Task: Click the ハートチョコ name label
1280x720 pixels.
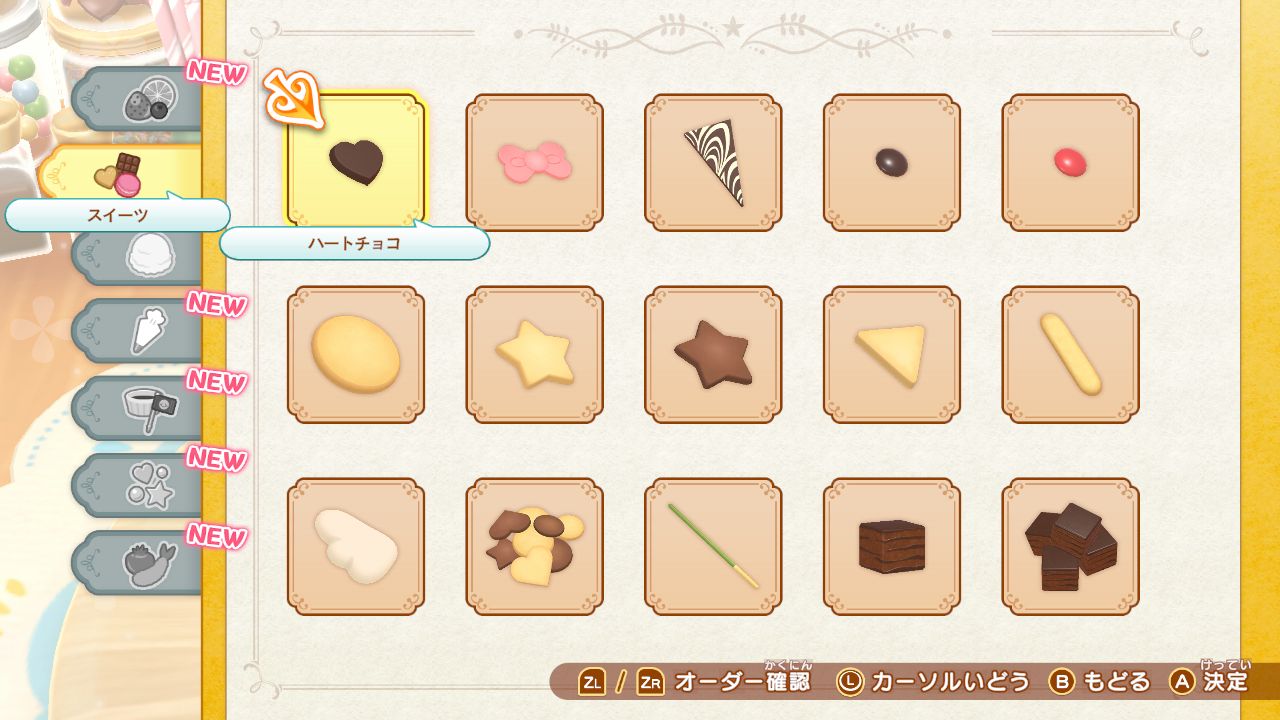Action: 355,243
